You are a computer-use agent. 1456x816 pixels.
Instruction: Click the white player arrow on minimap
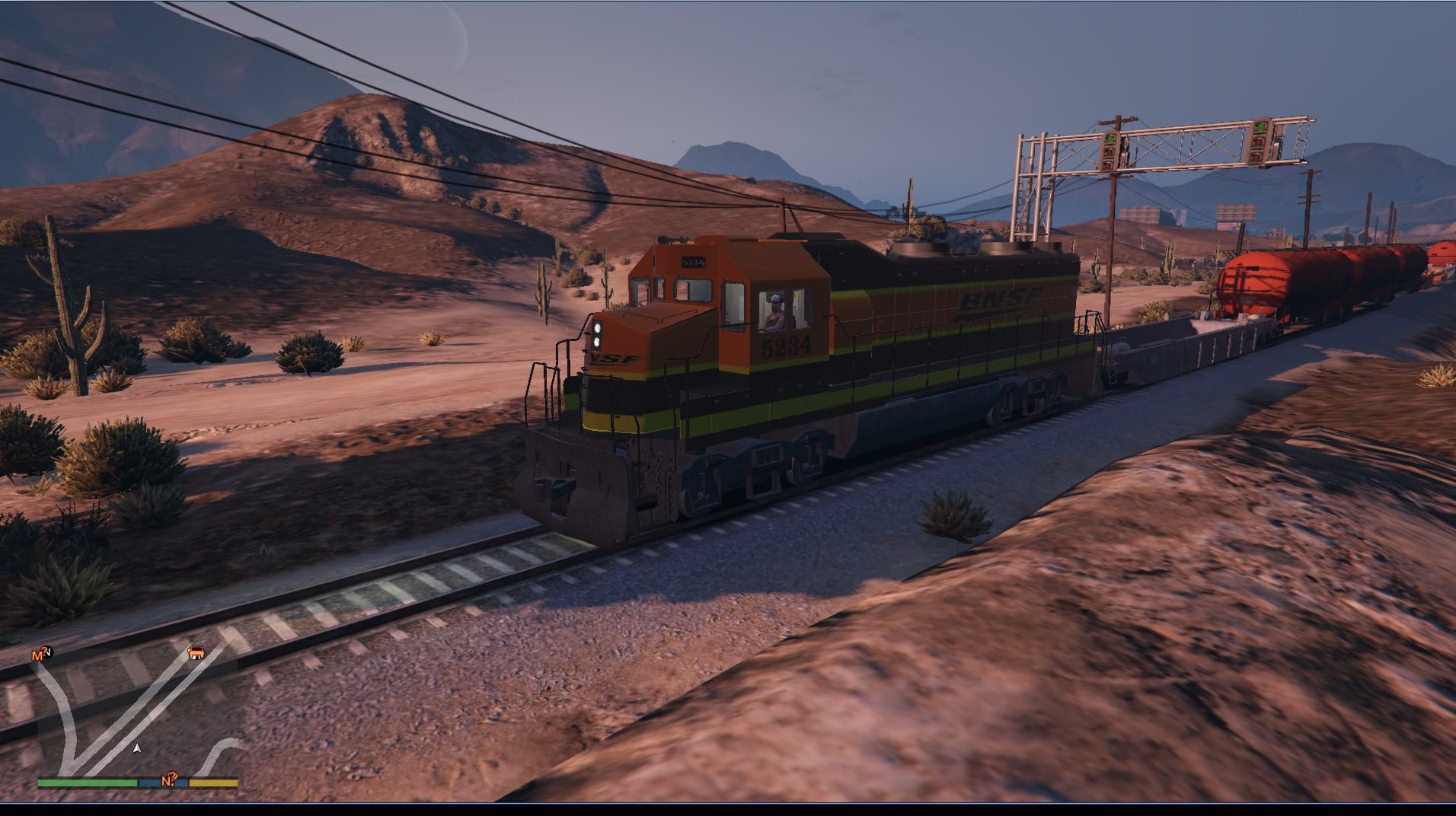[137, 749]
